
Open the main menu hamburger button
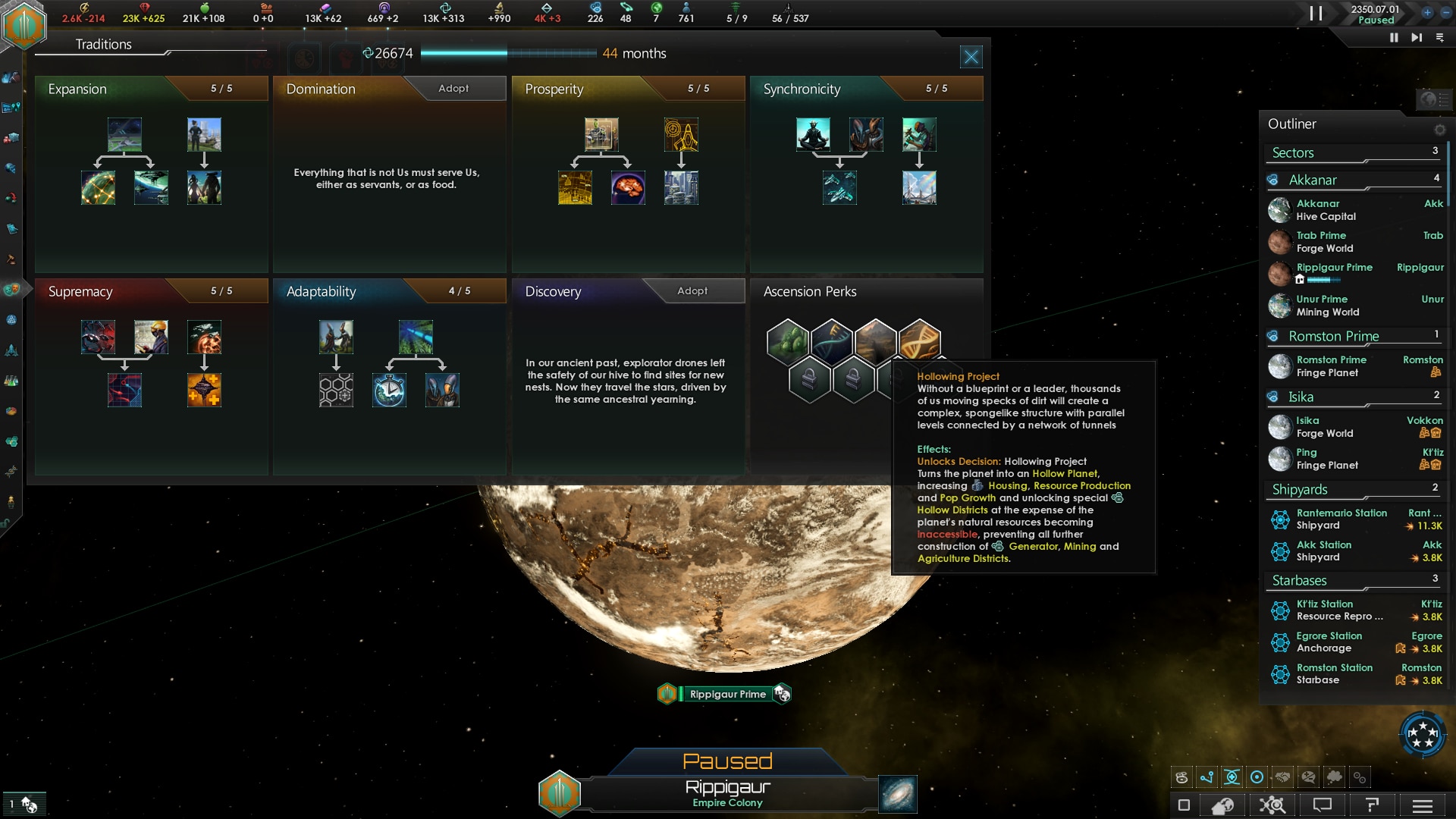point(1423,805)
